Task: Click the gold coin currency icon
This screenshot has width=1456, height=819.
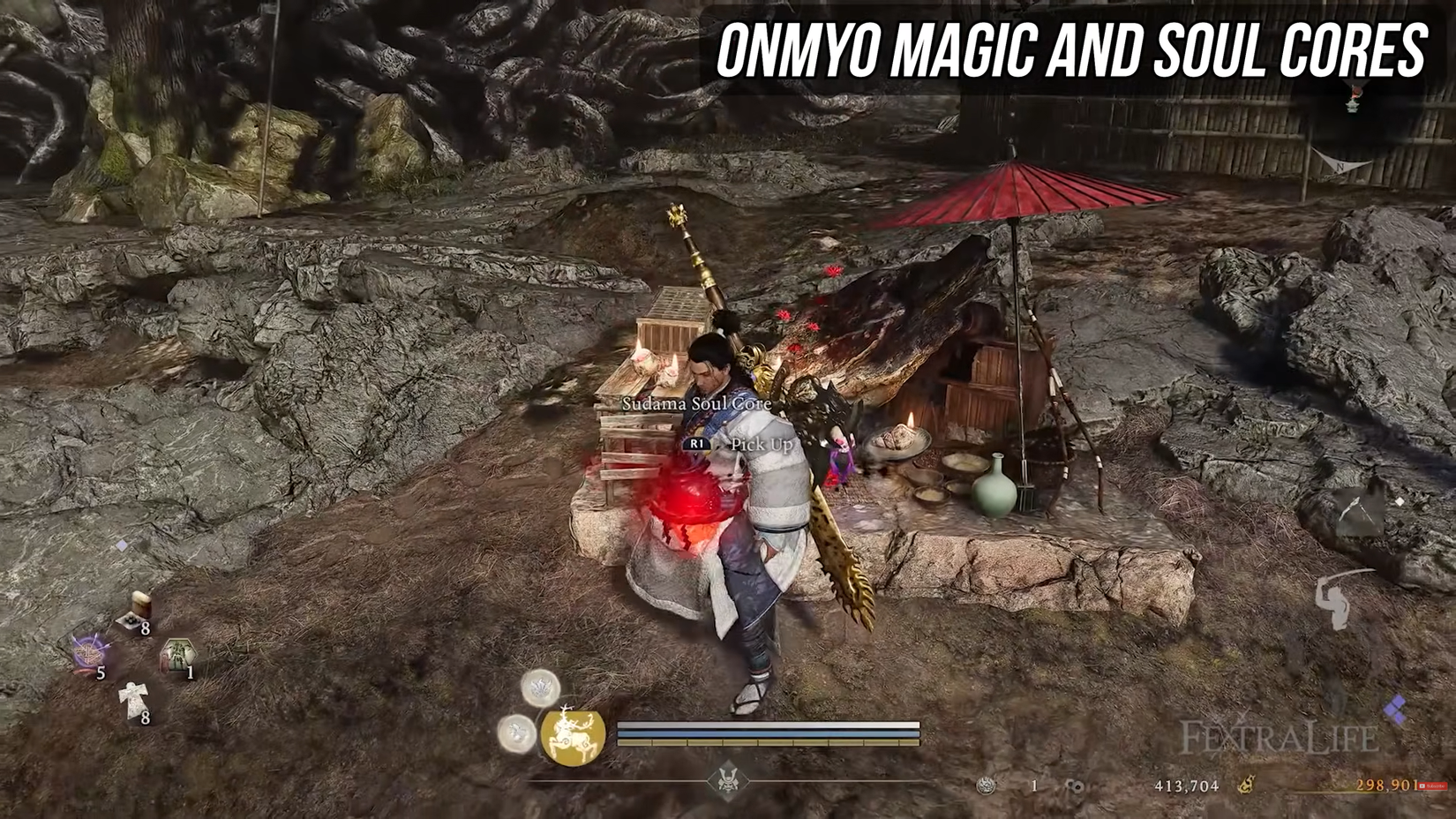Action: tap(1246, 785)
